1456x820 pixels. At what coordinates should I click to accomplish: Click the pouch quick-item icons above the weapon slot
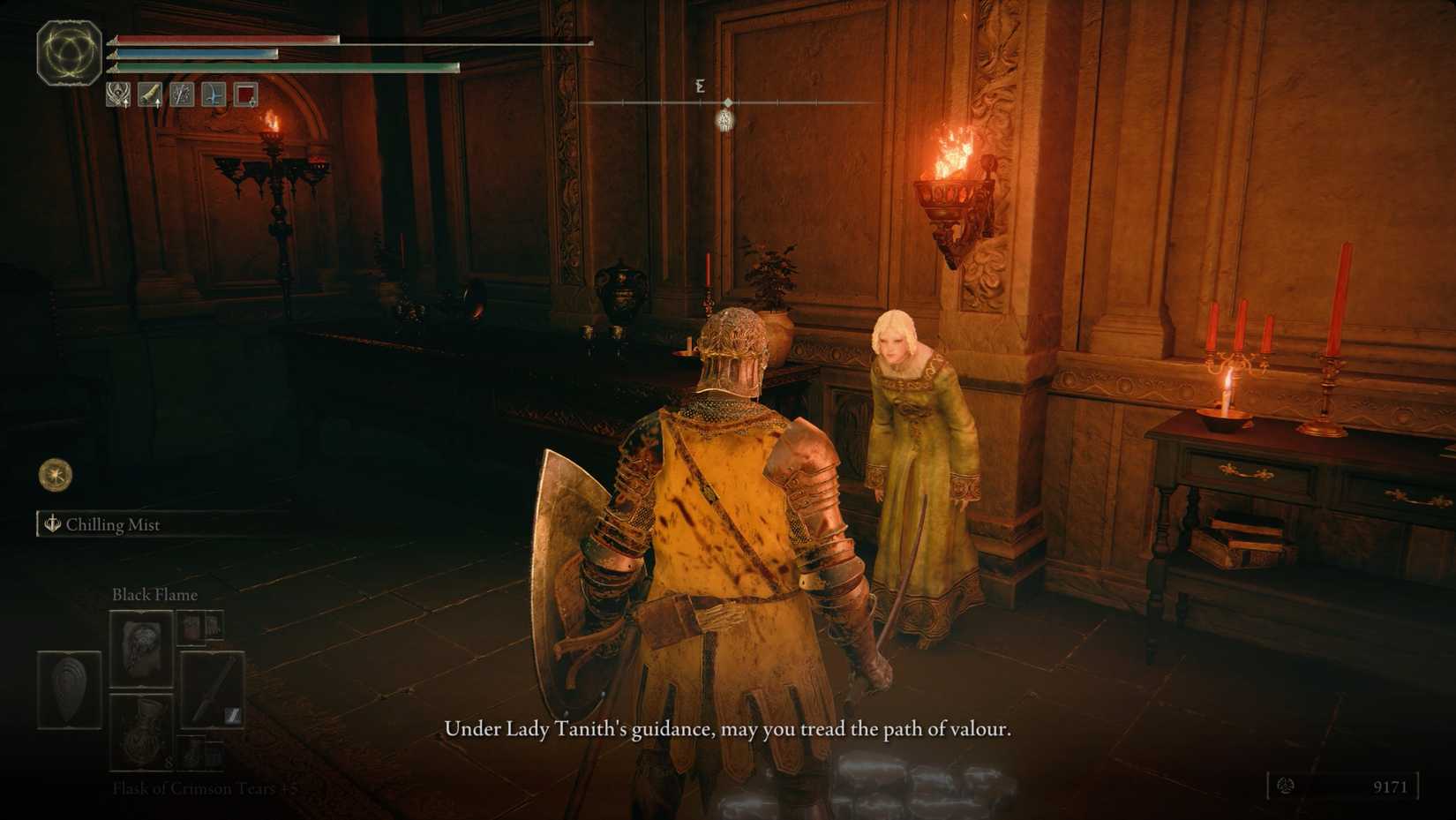199,628
